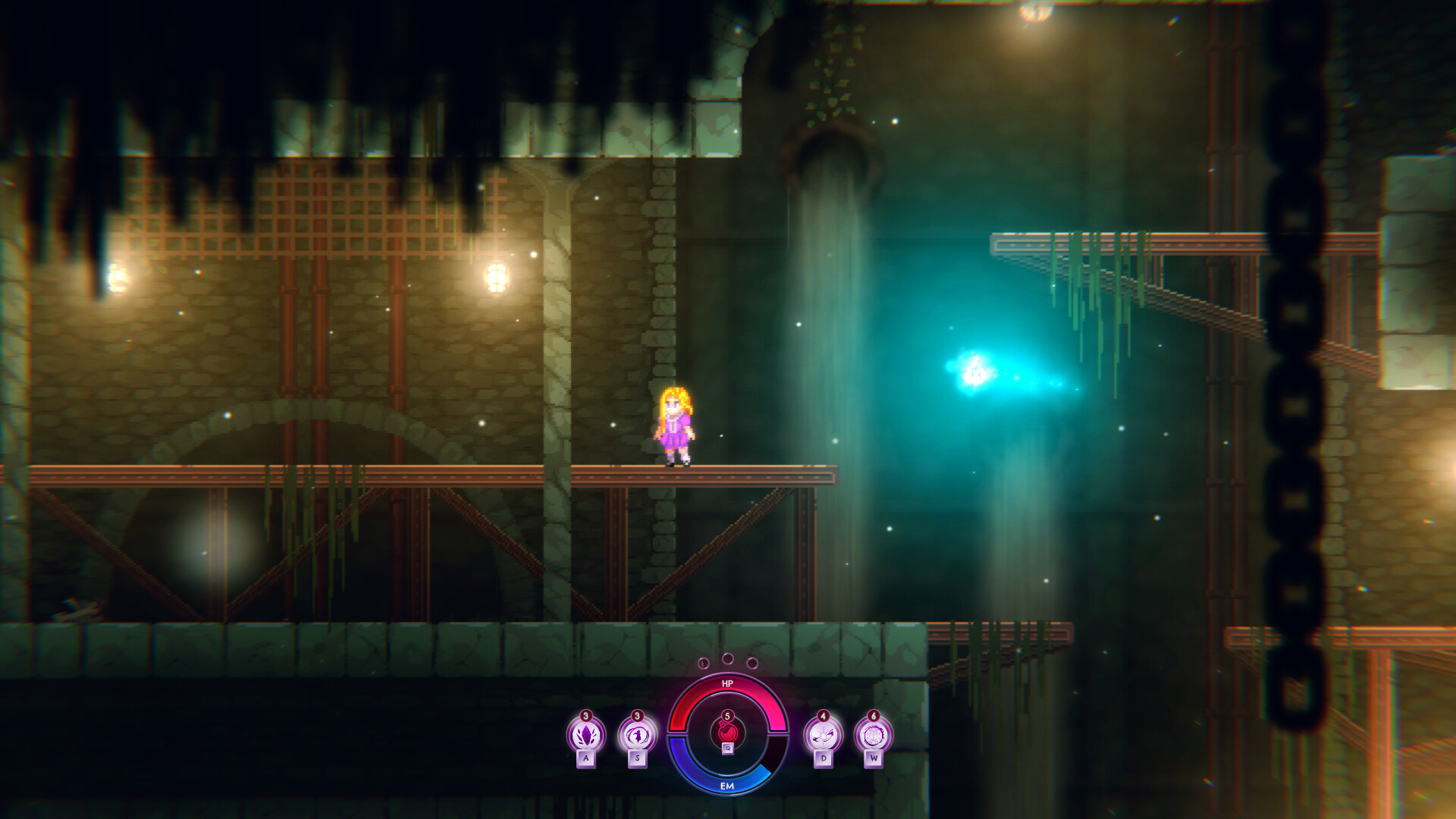Trigger the slash ability bound to D

point(823,734)
